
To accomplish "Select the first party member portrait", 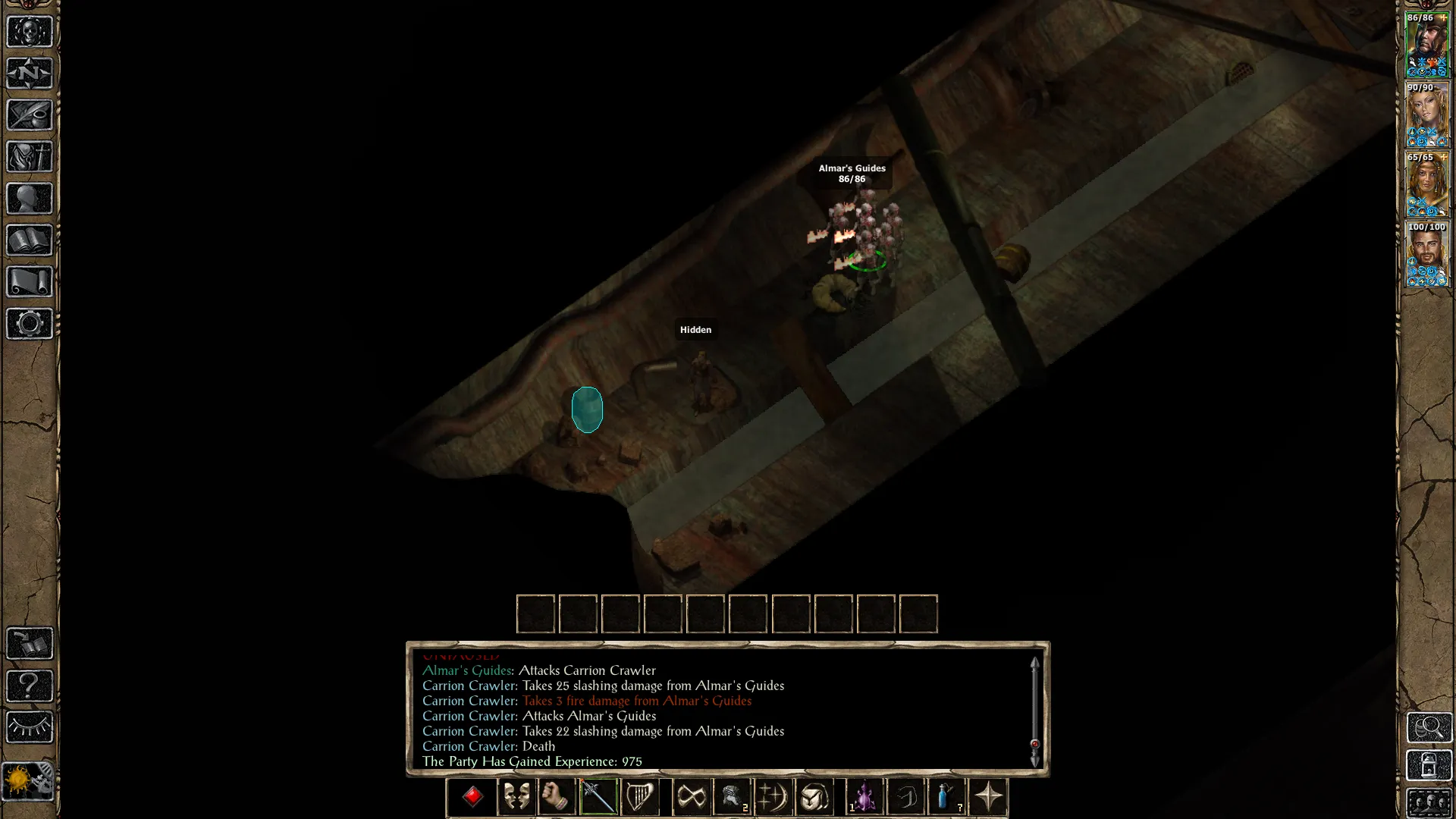I will pyautogui.click(x=1426, y=45).
